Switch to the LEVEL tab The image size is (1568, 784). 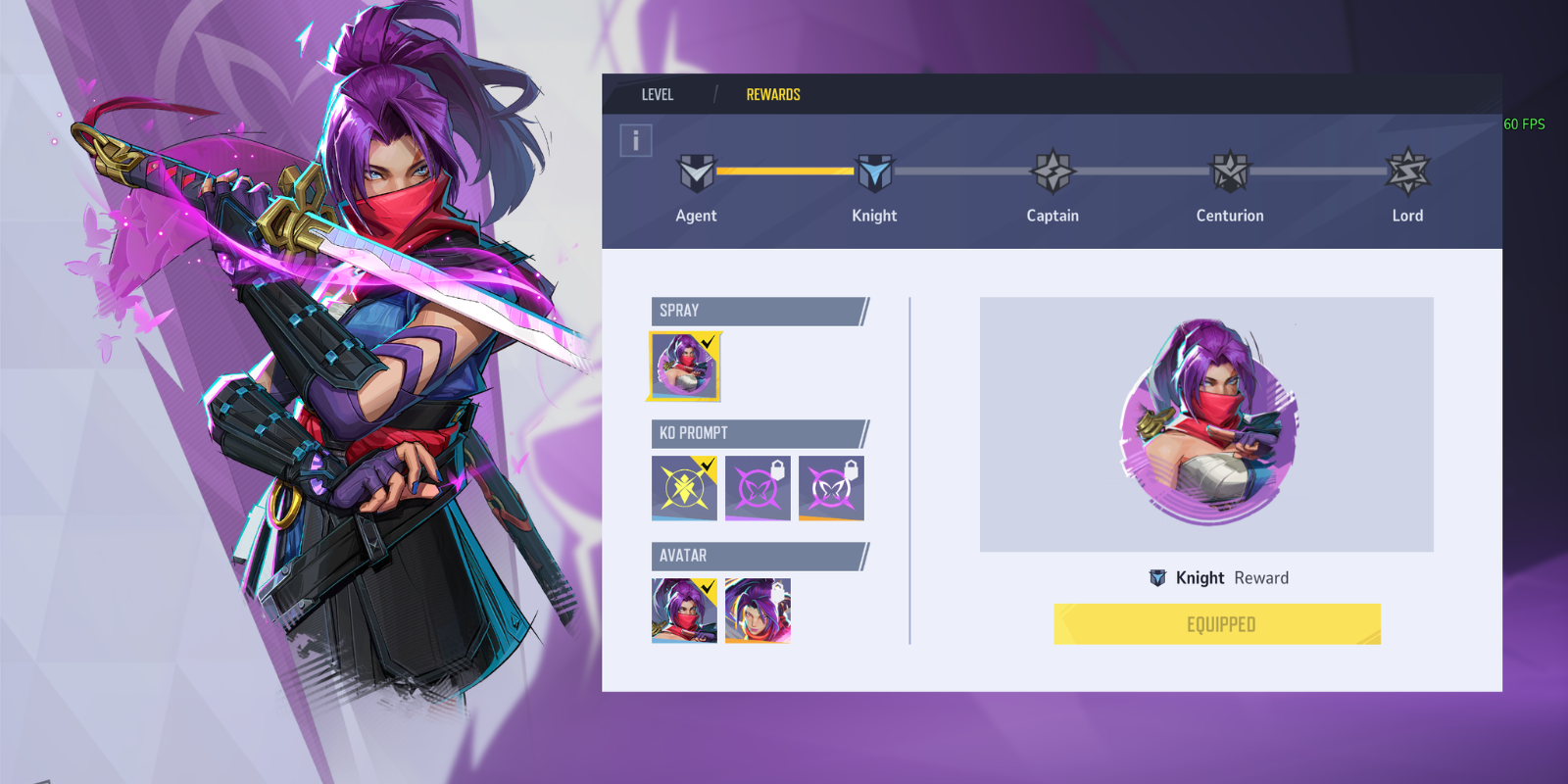click(x=657, y=94)
